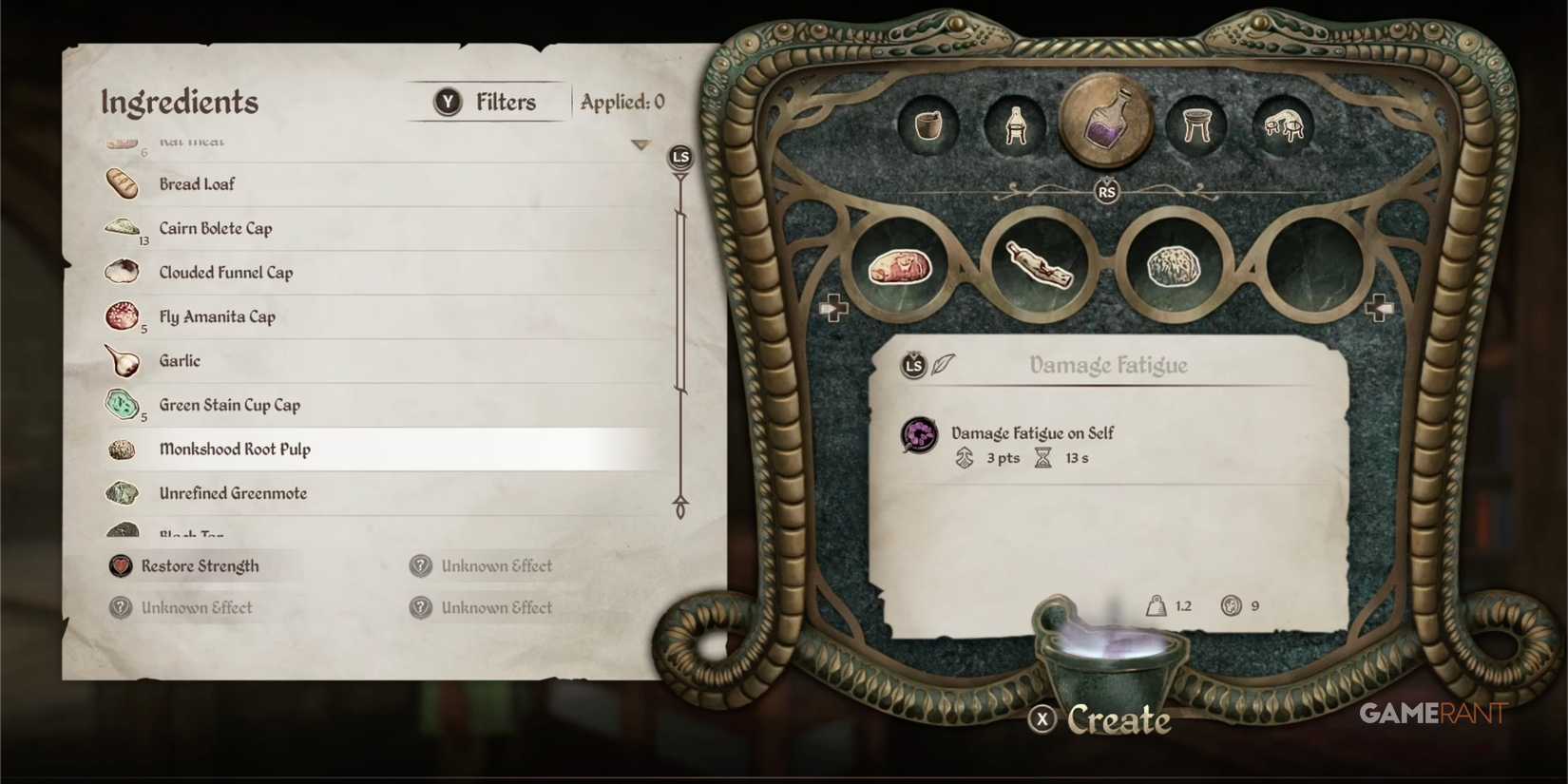Open the Filters panel with Y
This screenshot has width=1568, height=784.
487,102
